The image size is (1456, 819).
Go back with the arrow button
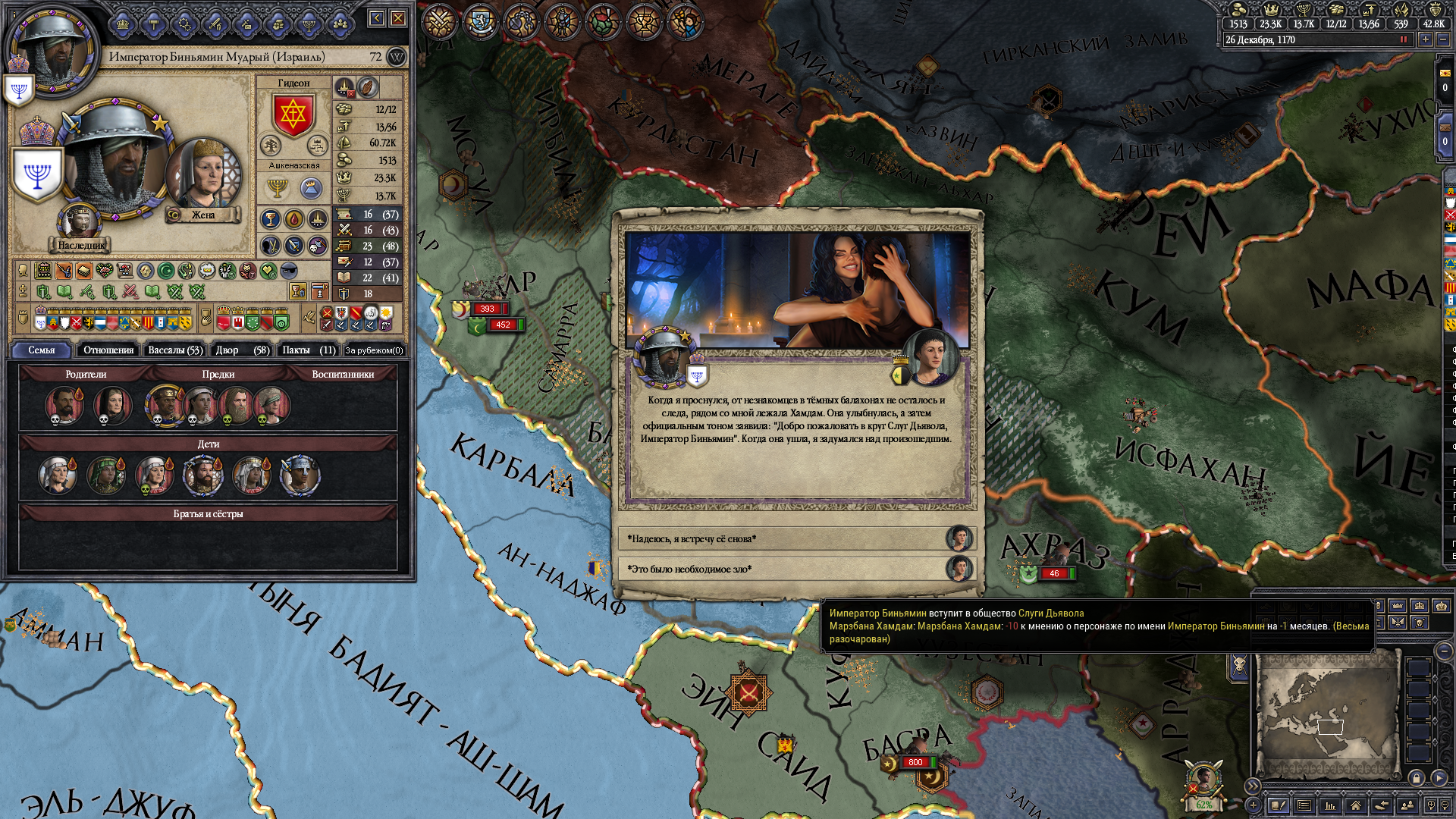377,18
